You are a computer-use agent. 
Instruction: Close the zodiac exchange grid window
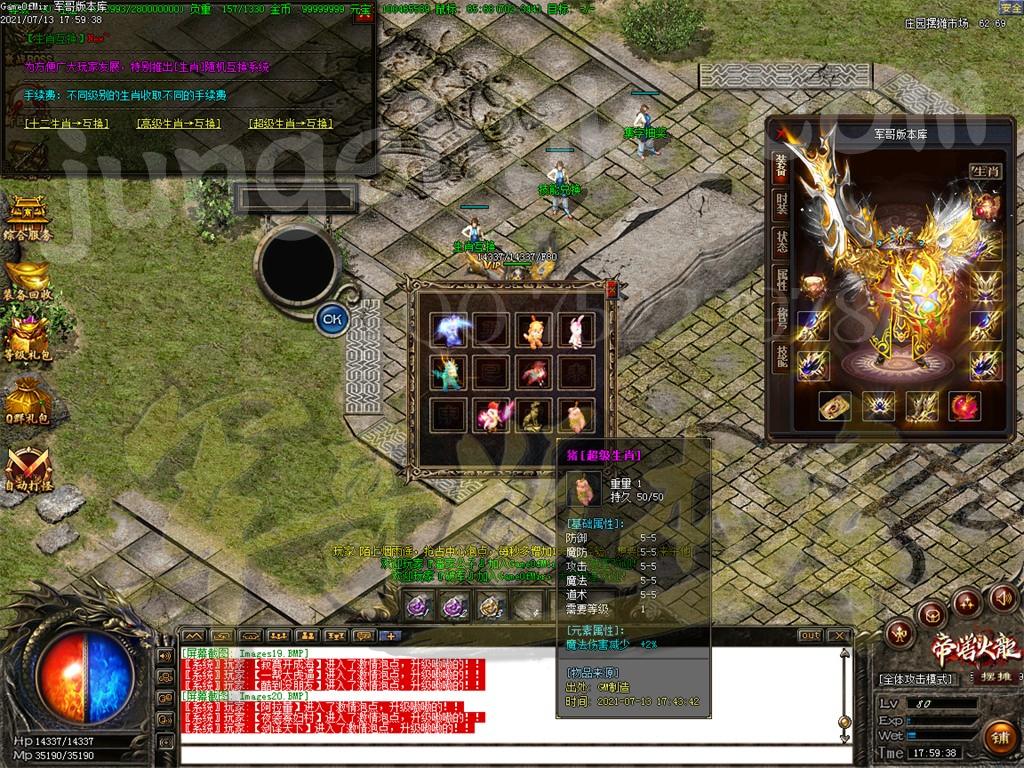point(611,289)
